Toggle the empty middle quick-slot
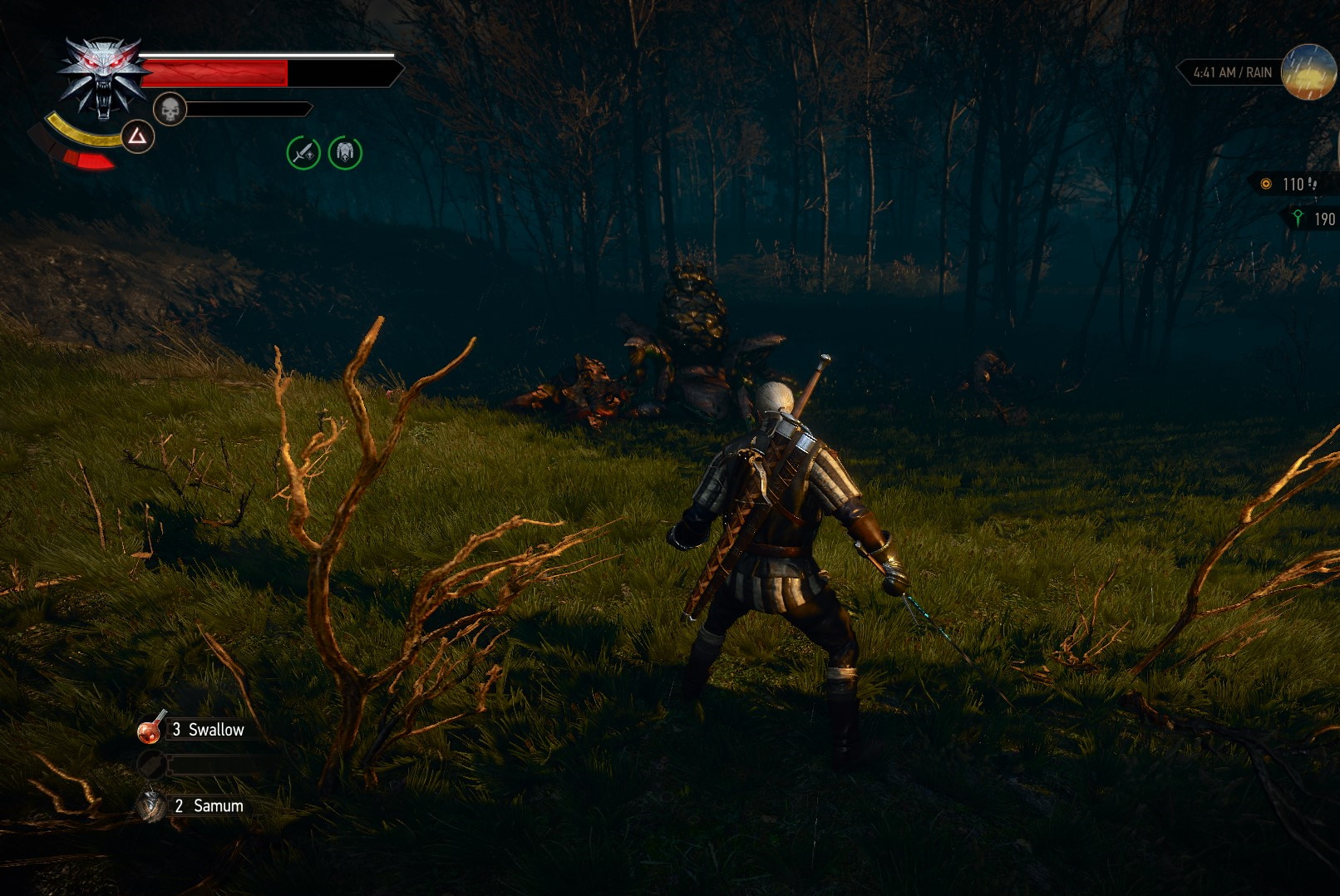1340x896 pixels. [152, 766]
